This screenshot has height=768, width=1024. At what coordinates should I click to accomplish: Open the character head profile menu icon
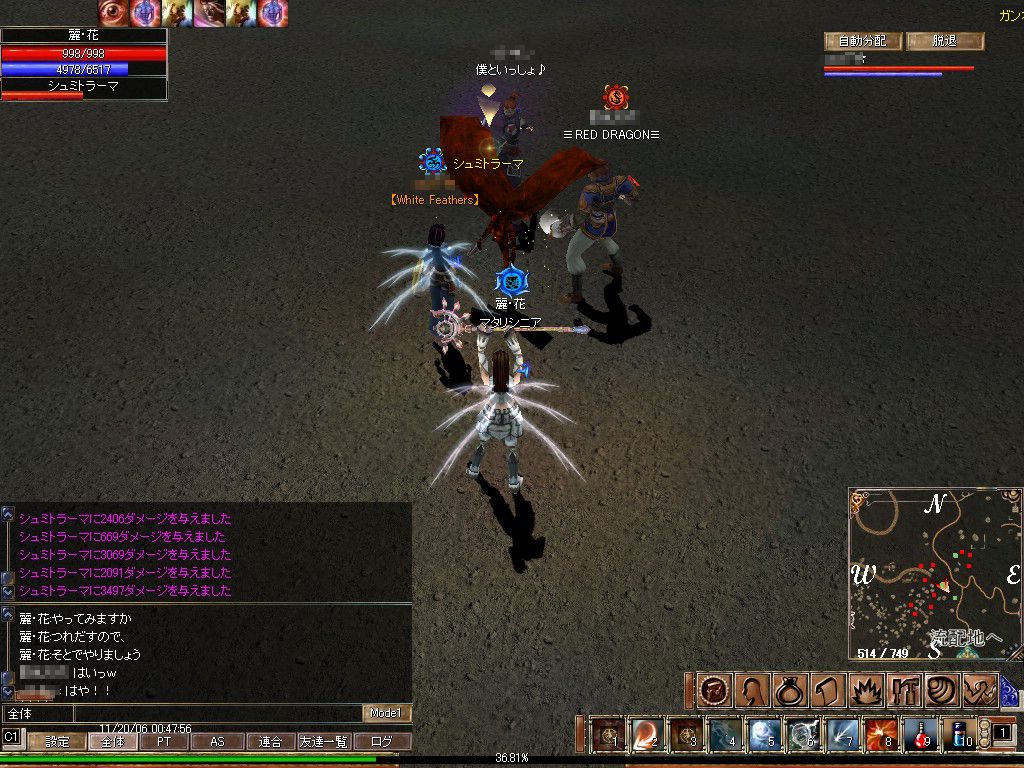[x=752, y=690]
